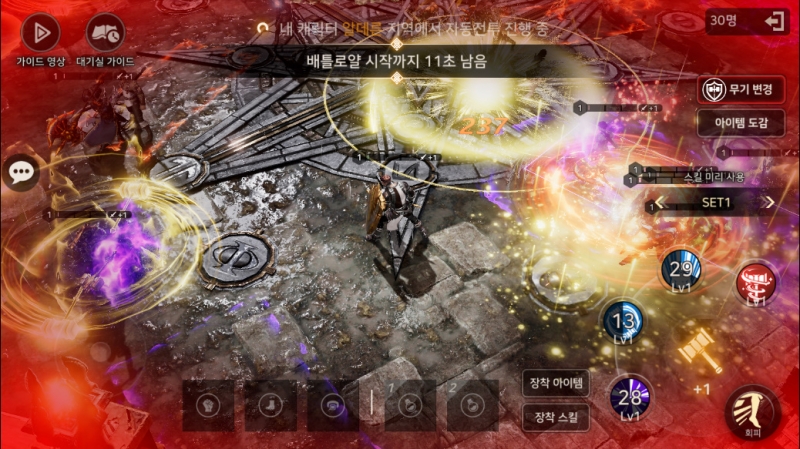Screen dimensions: 800x449
Task: Switch to the previous skill set arrow
Action: (657, 203)
